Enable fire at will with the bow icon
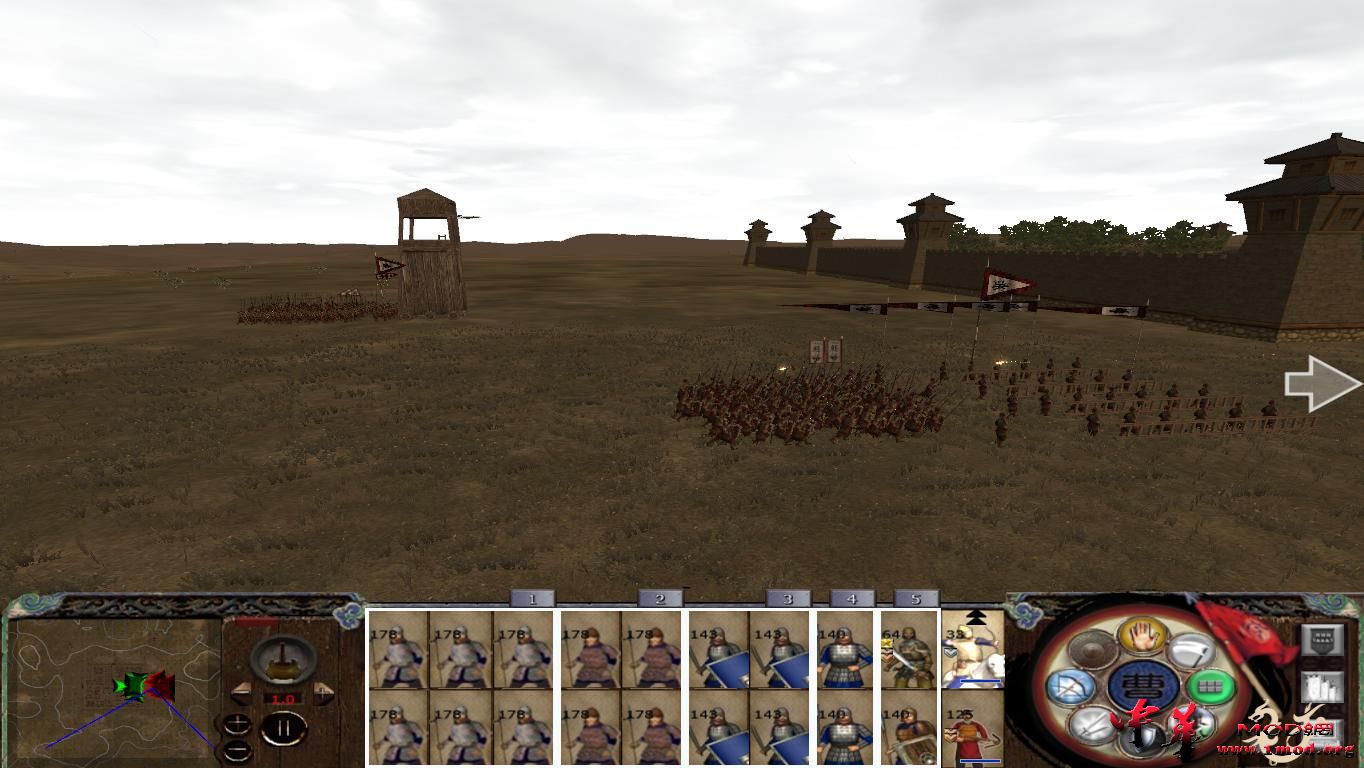The width and height of the screenshot is (1364, 768). click(1073, 686)
